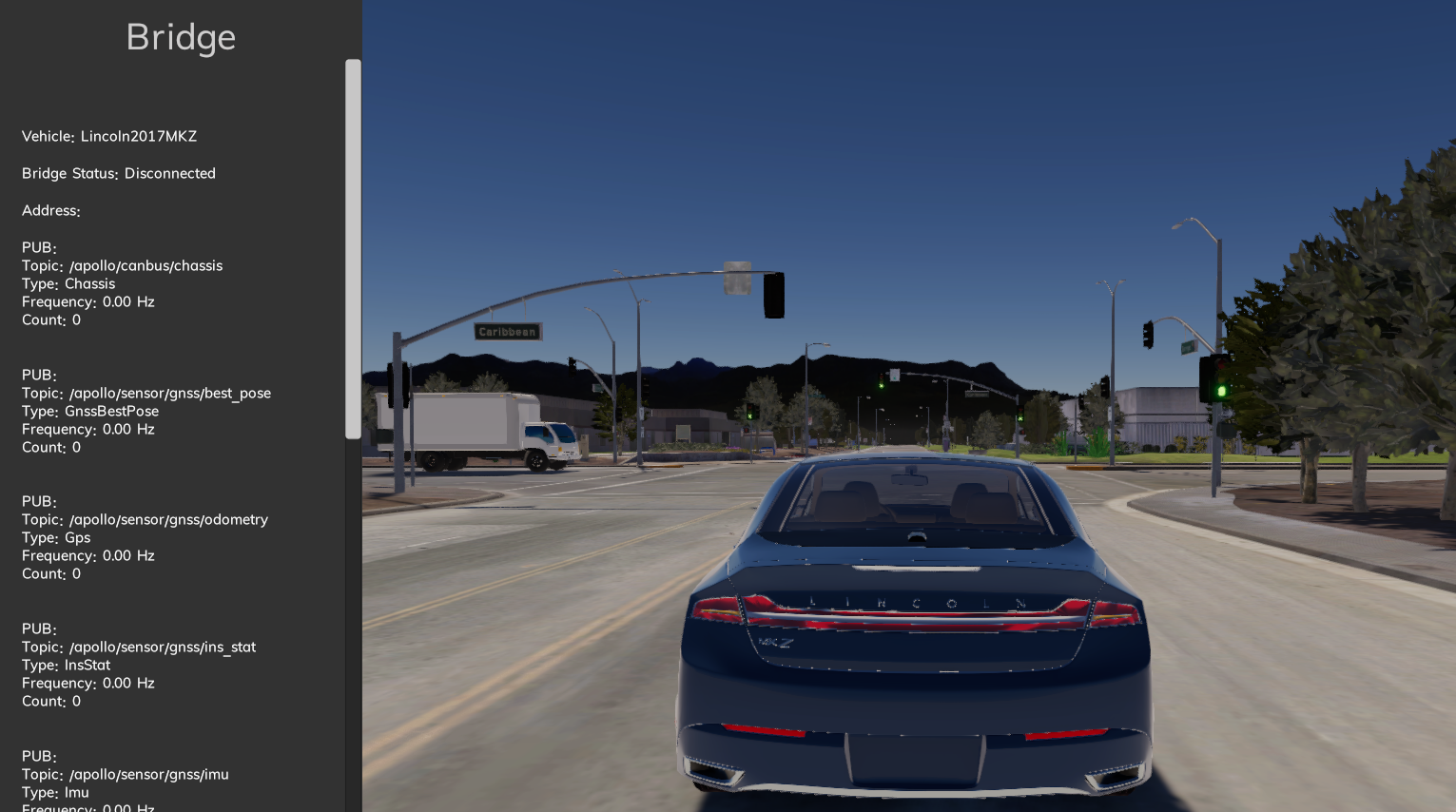Click the best_pose Count value
The image size is (1456, 812).
coord(51,447)
